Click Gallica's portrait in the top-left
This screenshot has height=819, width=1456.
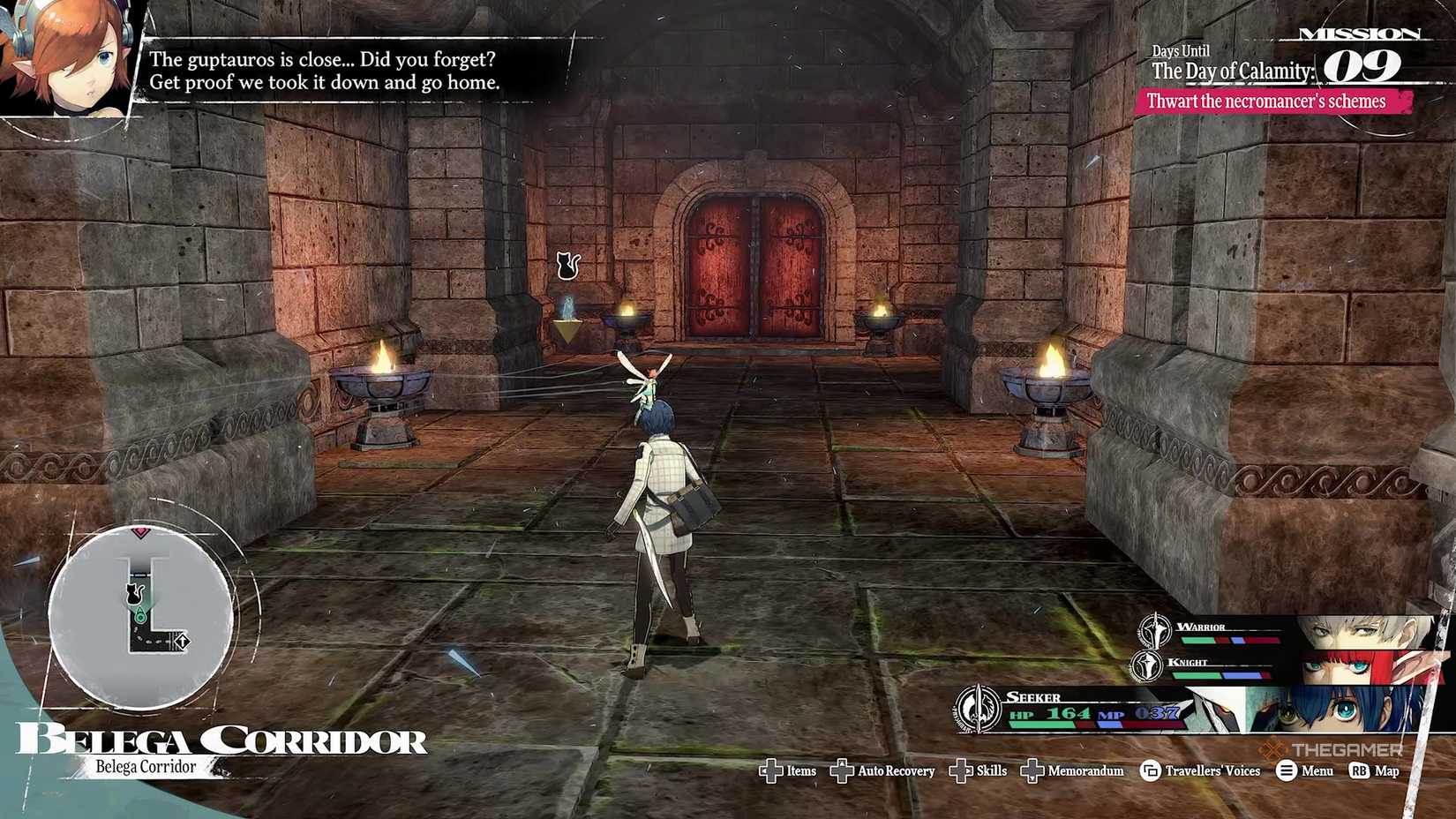pos(66,53)
